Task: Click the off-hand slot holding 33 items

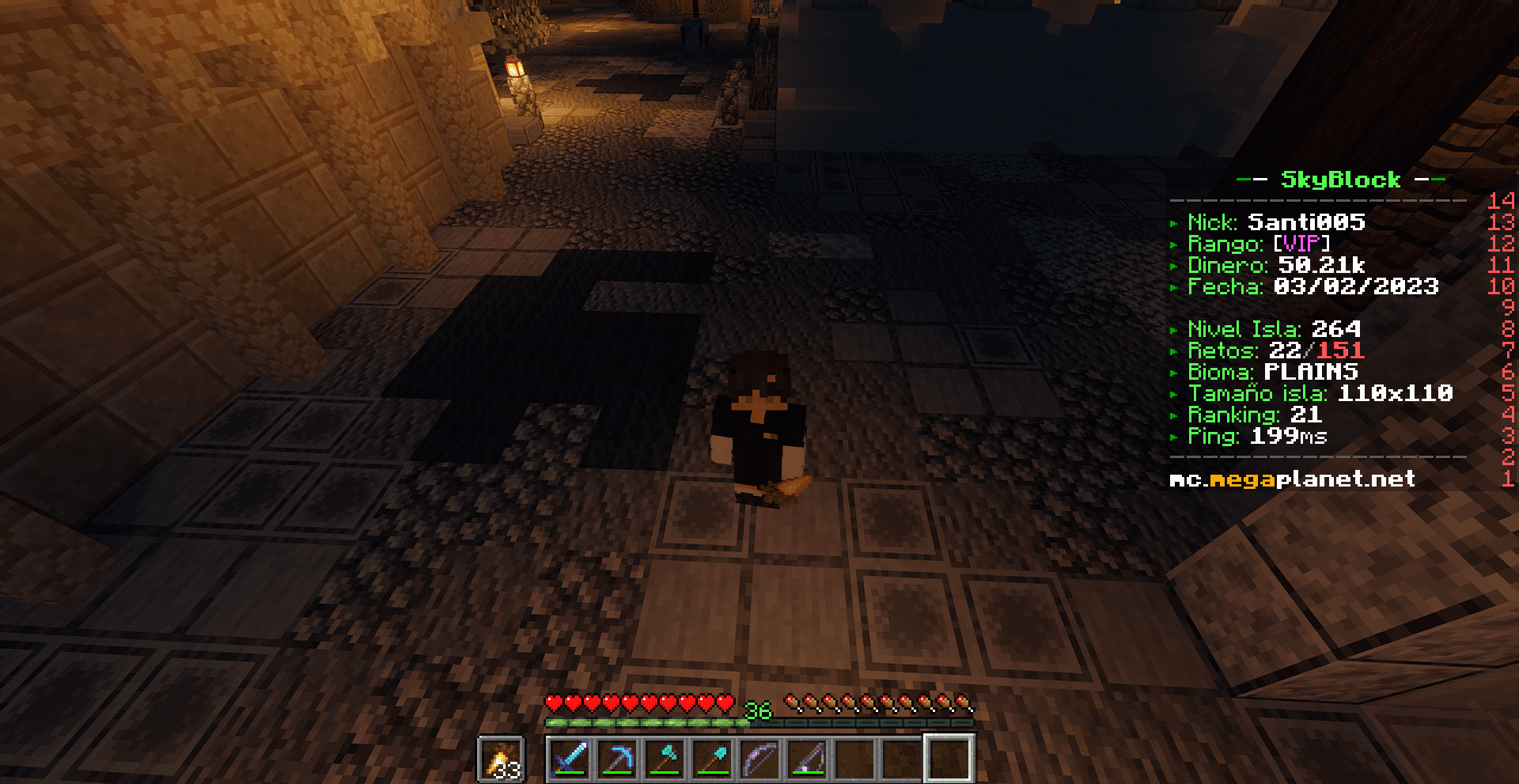Action: [501, 759]
